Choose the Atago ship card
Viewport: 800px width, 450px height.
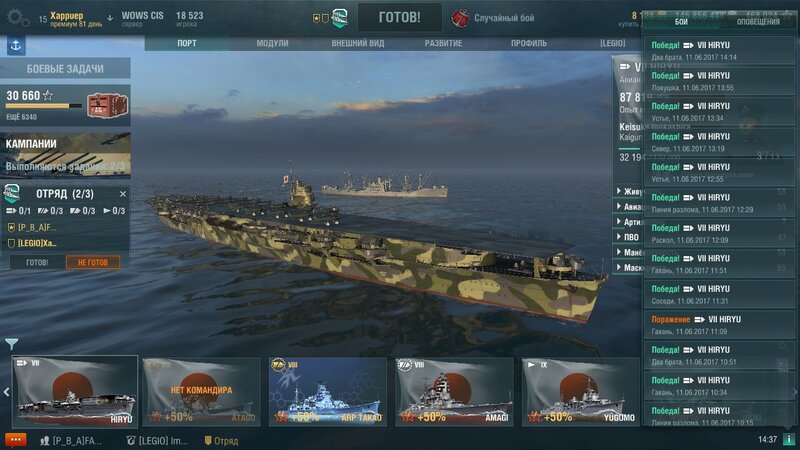click(201, 391)
